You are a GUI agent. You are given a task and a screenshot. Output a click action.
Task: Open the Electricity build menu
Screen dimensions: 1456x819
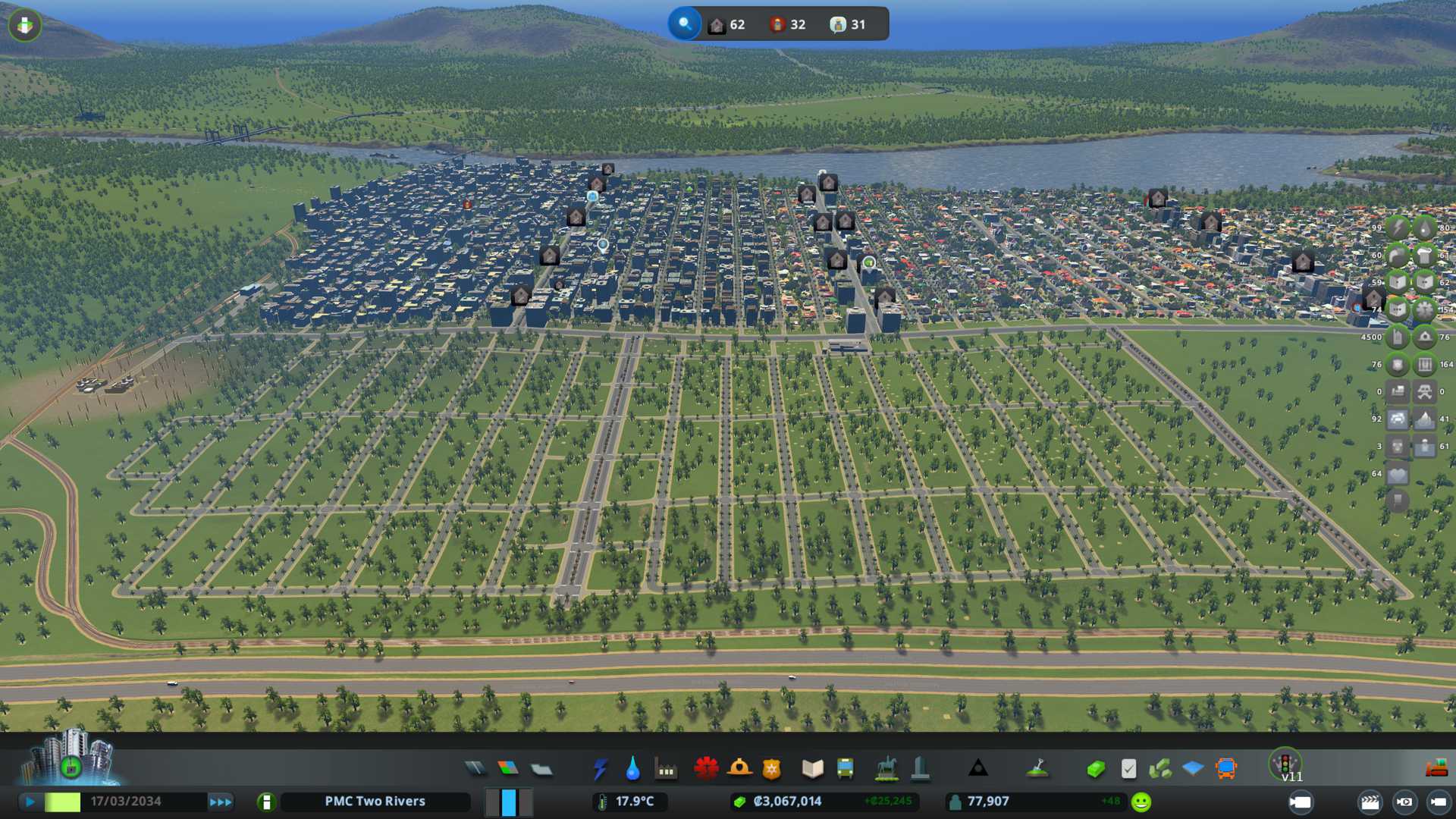tap(600, 769)
